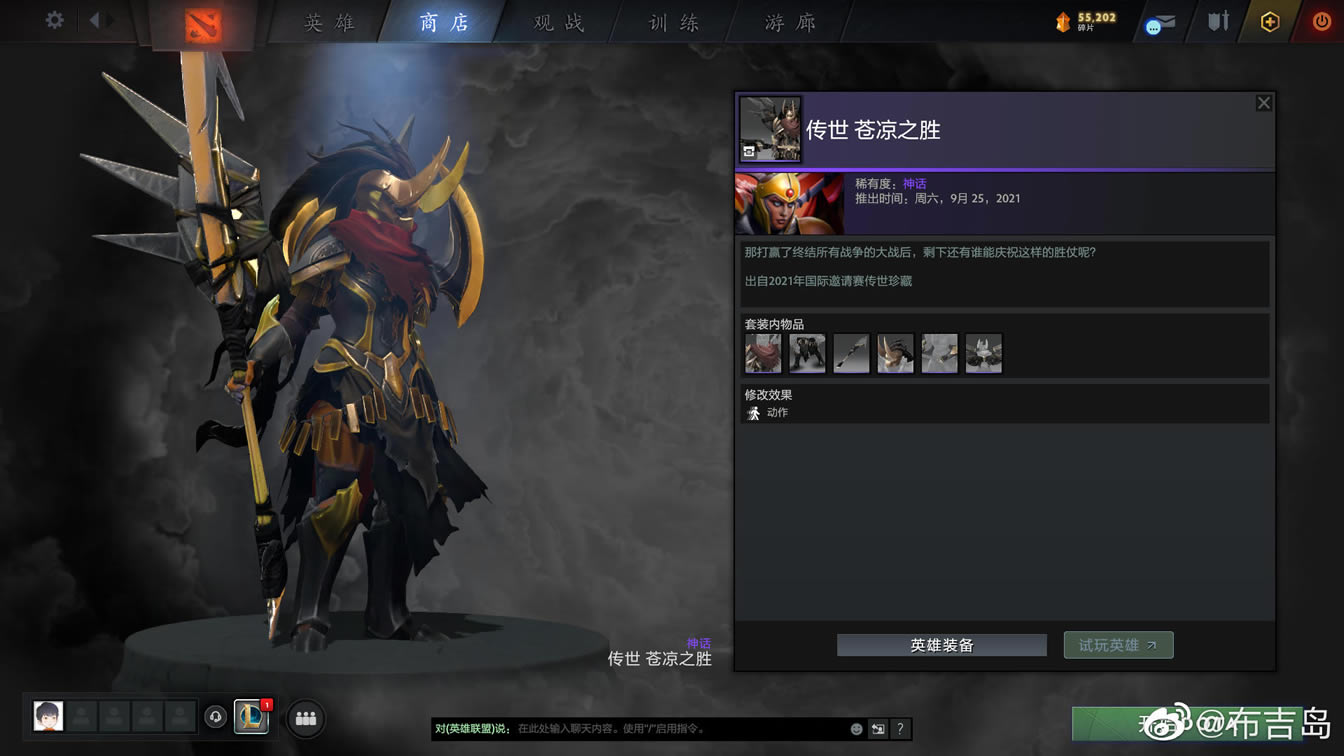Image resolution: width=1344 pixels, height=756 pixels.
Task: Click the chat help question mark icon
Action: click(900, 729)
